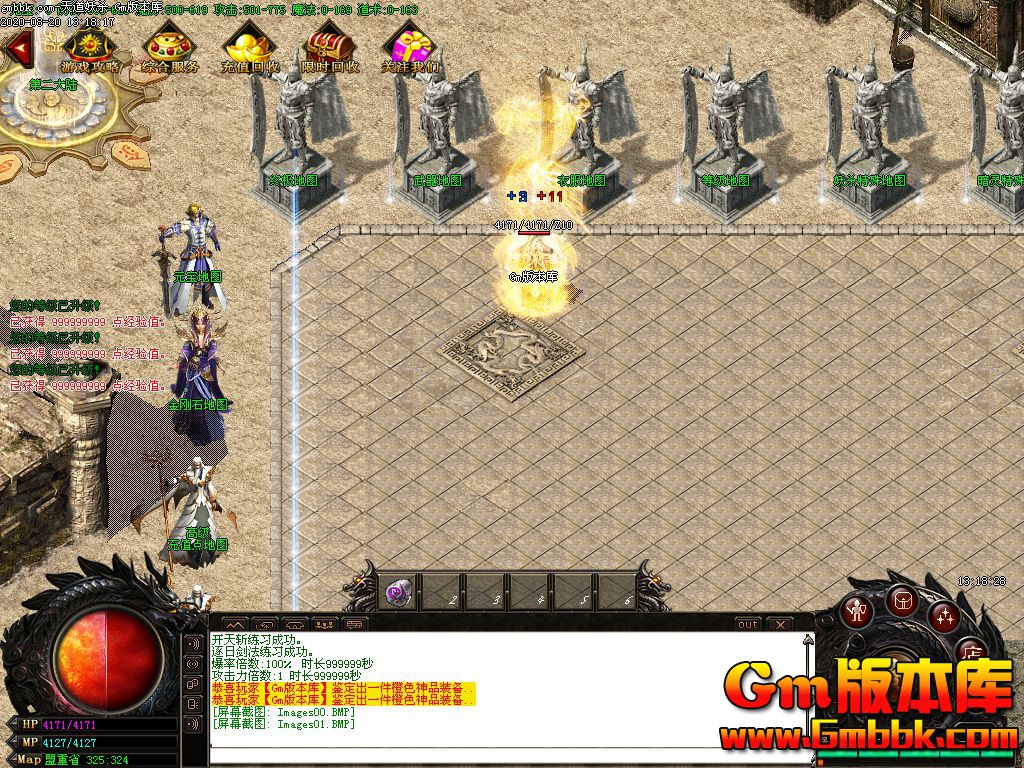Viewport: 1024px width, 768px height.
Task: Open the bag inventory round icon
Action: tap(902, 600)
